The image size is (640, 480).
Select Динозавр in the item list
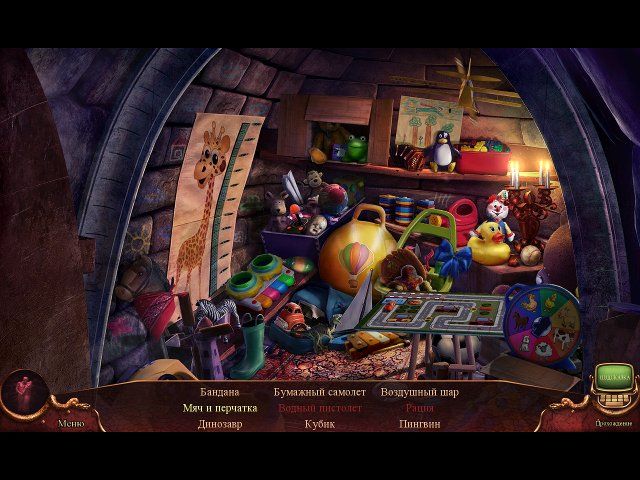[220, 423]
